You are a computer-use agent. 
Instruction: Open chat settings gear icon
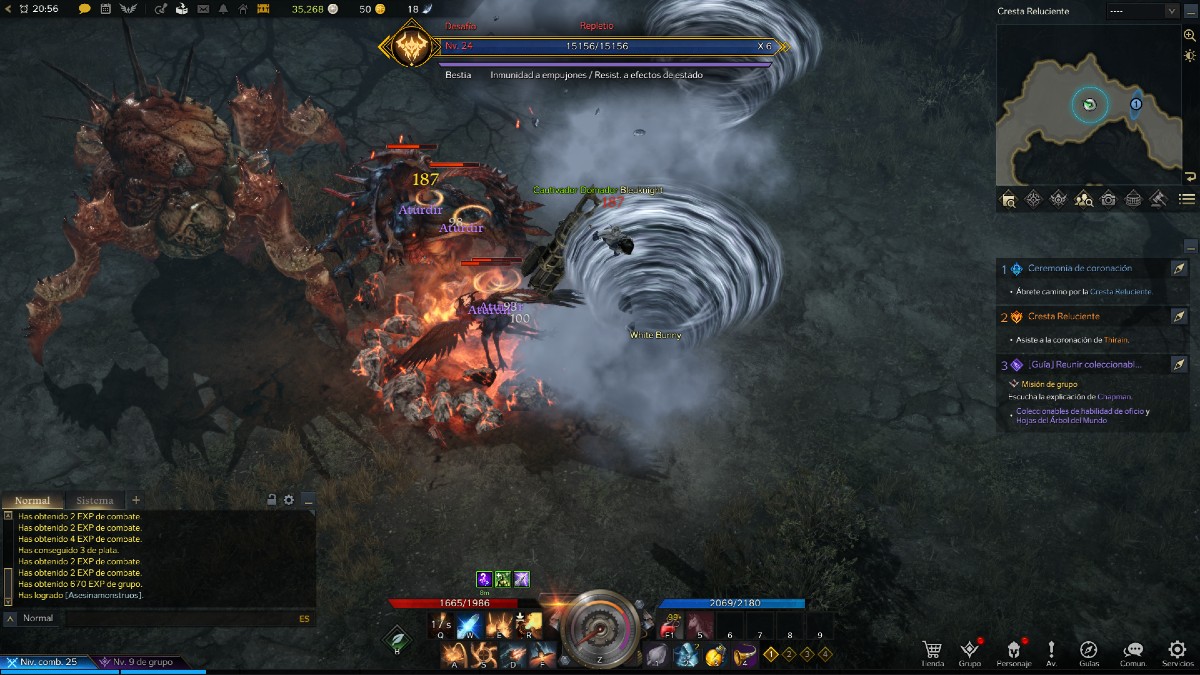[289, 500]
